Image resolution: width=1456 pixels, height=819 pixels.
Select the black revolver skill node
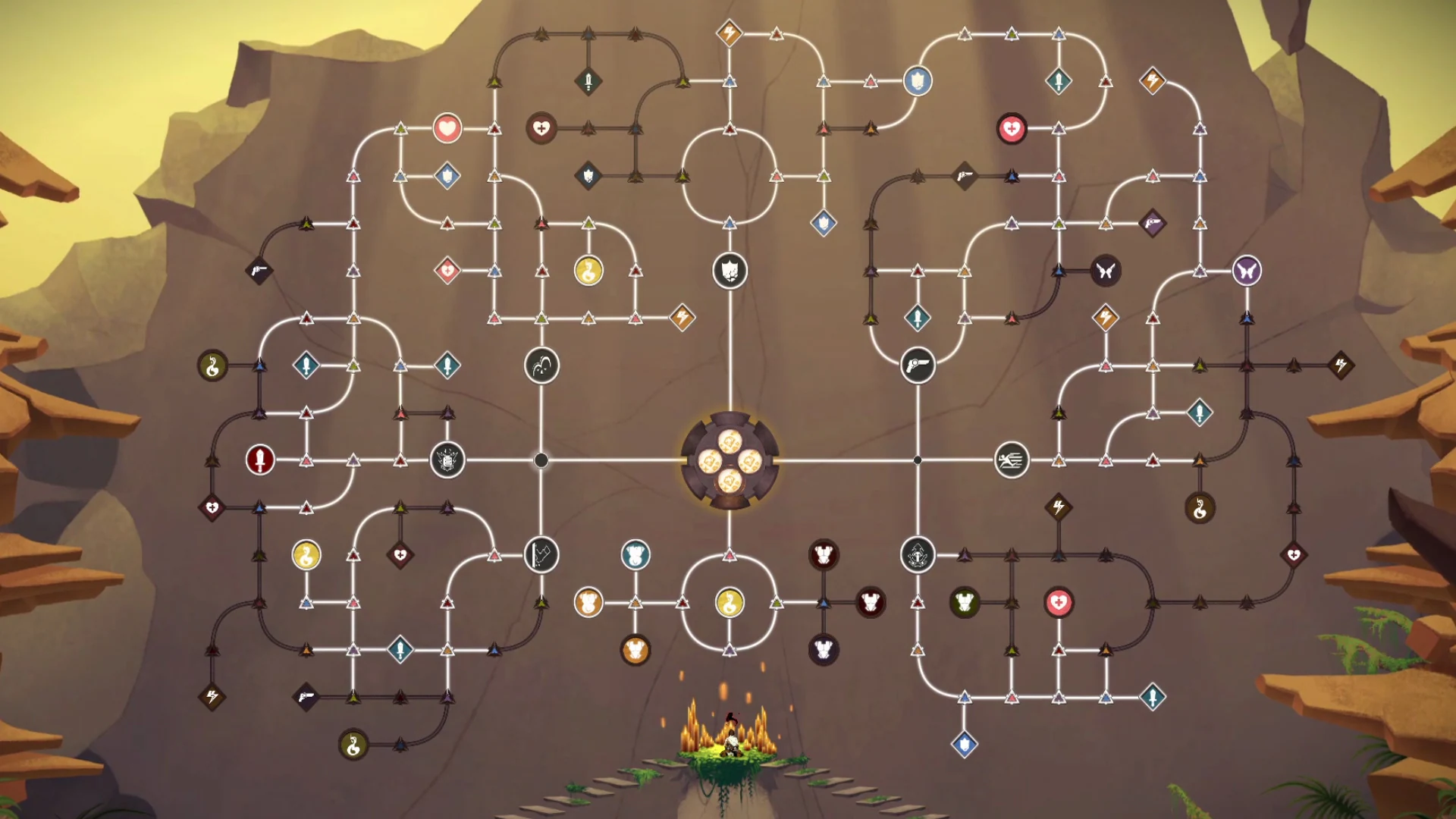point(917,365)
